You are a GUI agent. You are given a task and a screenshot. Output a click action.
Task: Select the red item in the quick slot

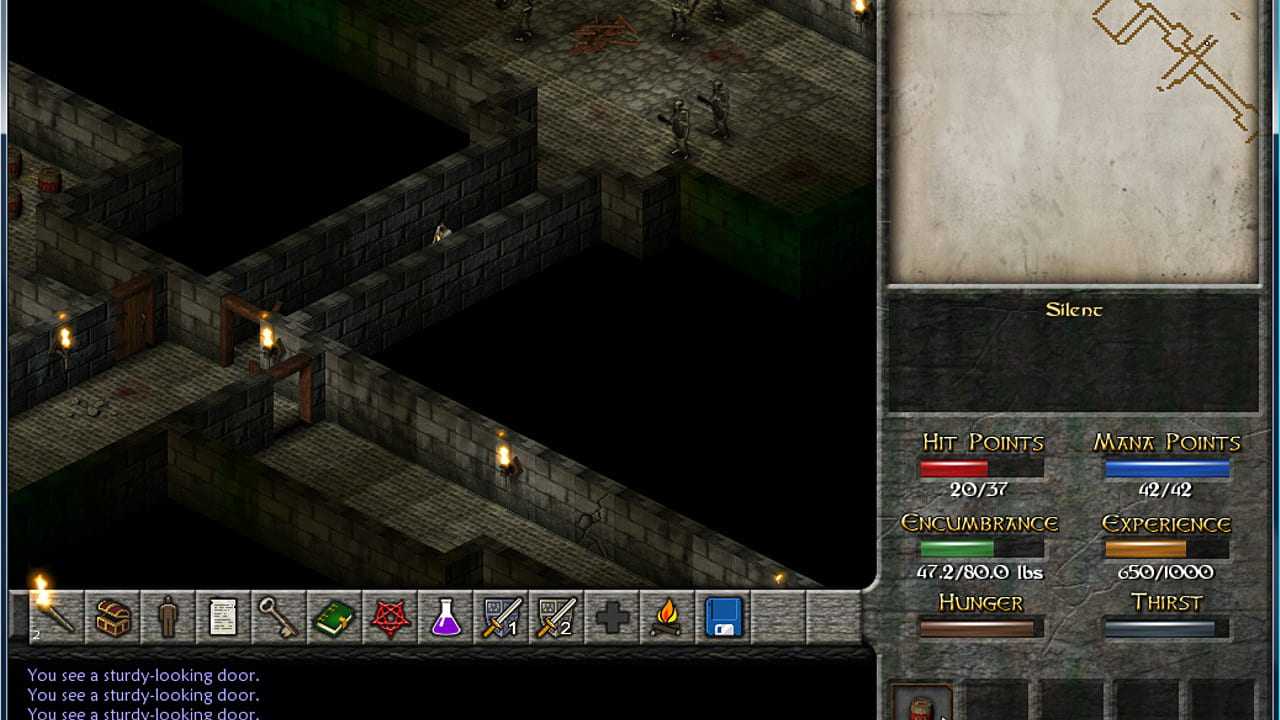(x=921, y=704)
